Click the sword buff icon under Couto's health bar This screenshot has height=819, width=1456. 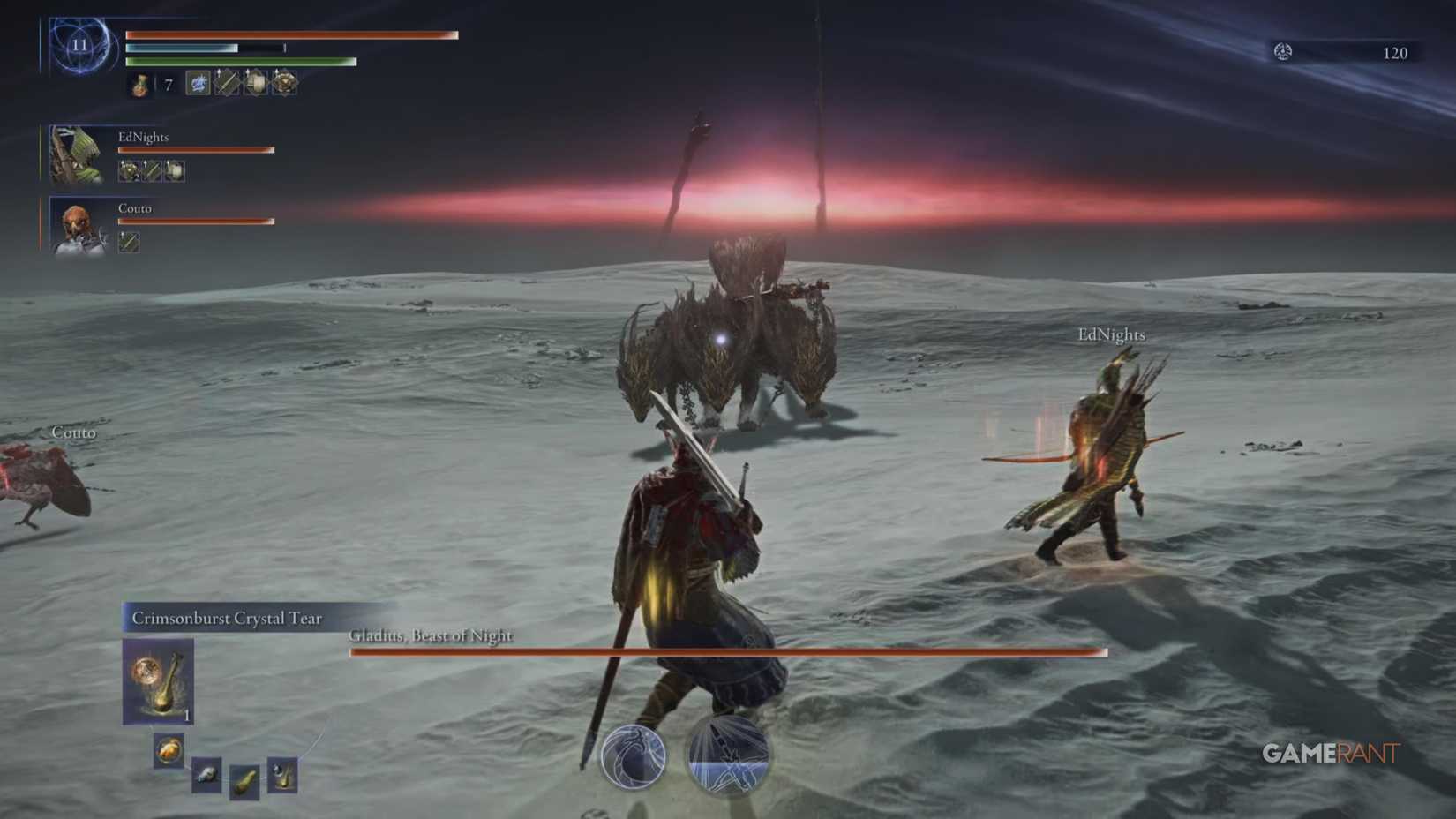coord(129,241)
